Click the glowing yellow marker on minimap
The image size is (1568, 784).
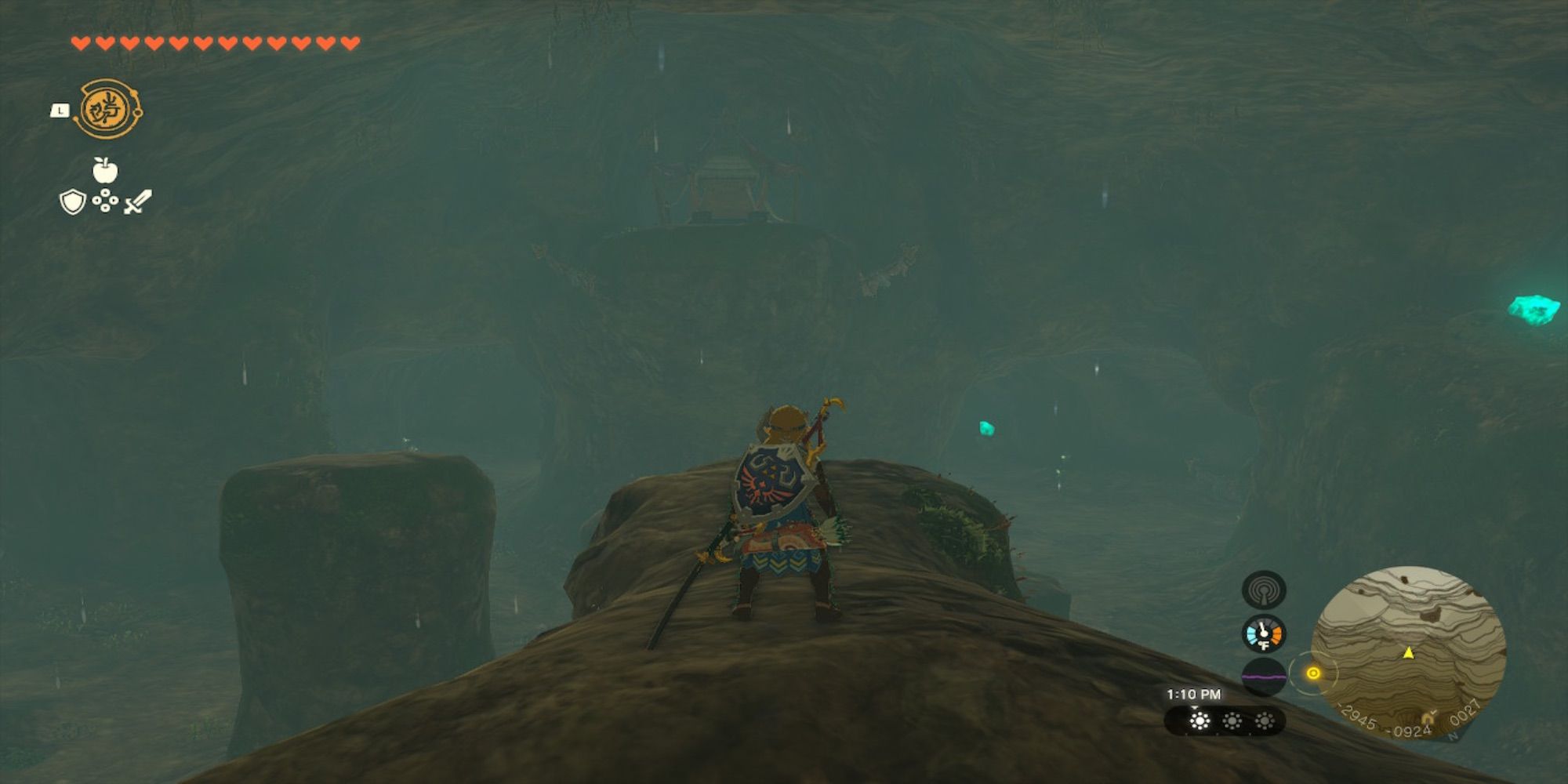tap(1314, 673)
